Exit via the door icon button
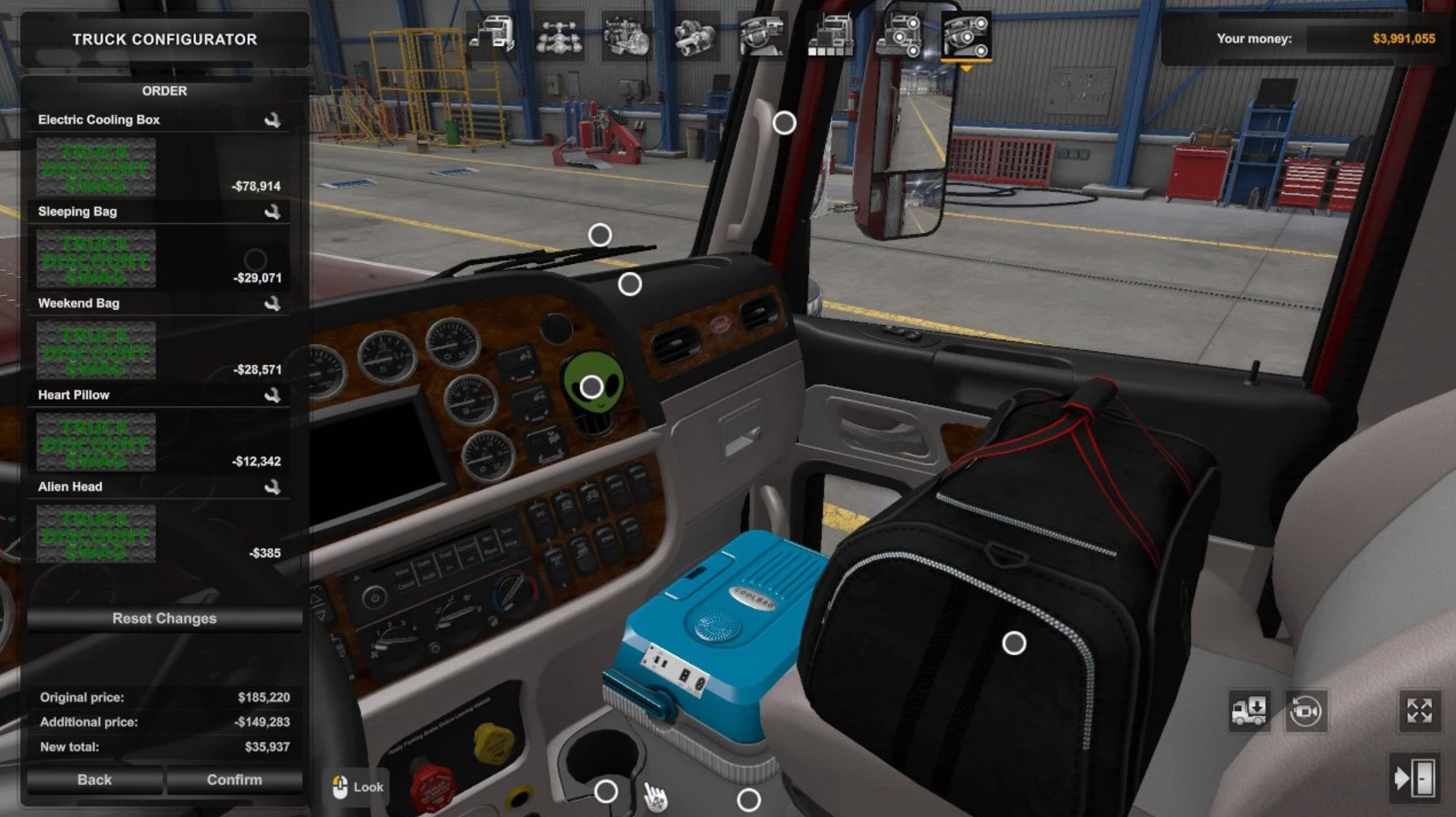Image resolution: width=1456 pixels, height=817 pixels. (x=1414, y=778)
